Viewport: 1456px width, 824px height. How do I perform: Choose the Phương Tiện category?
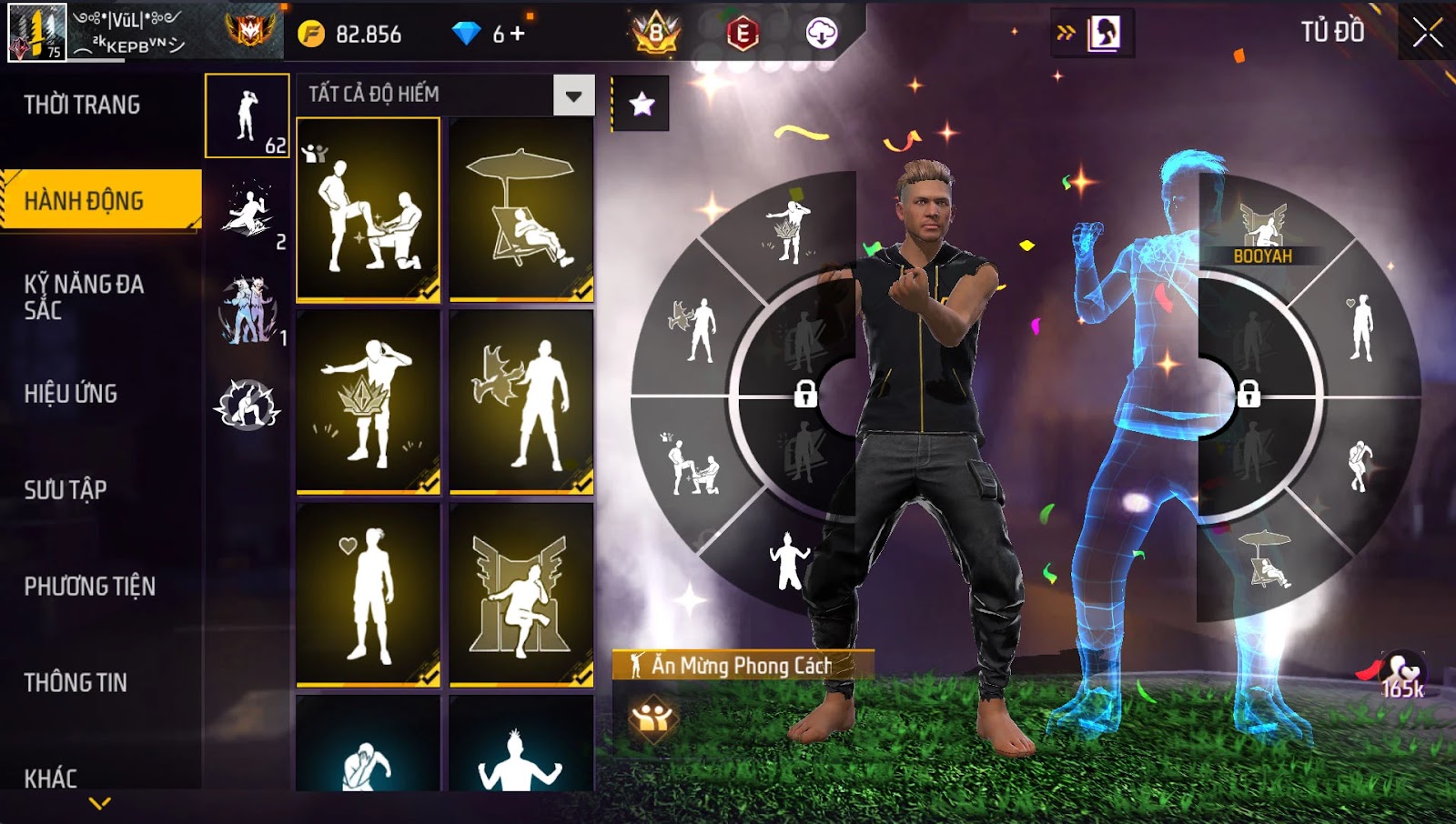(x=89, y=587)
